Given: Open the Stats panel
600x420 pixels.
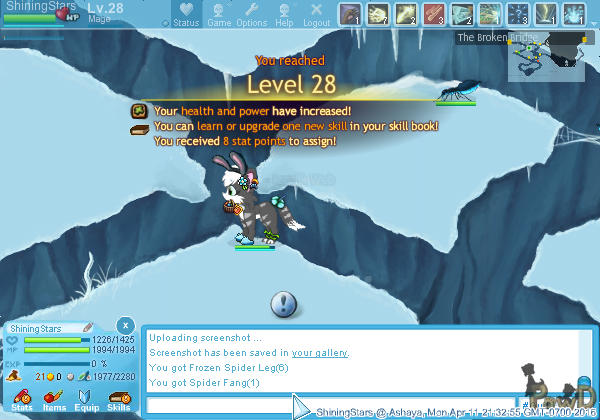Looking at the screenshot, I should pyautogui.click(x=21, y=399).
